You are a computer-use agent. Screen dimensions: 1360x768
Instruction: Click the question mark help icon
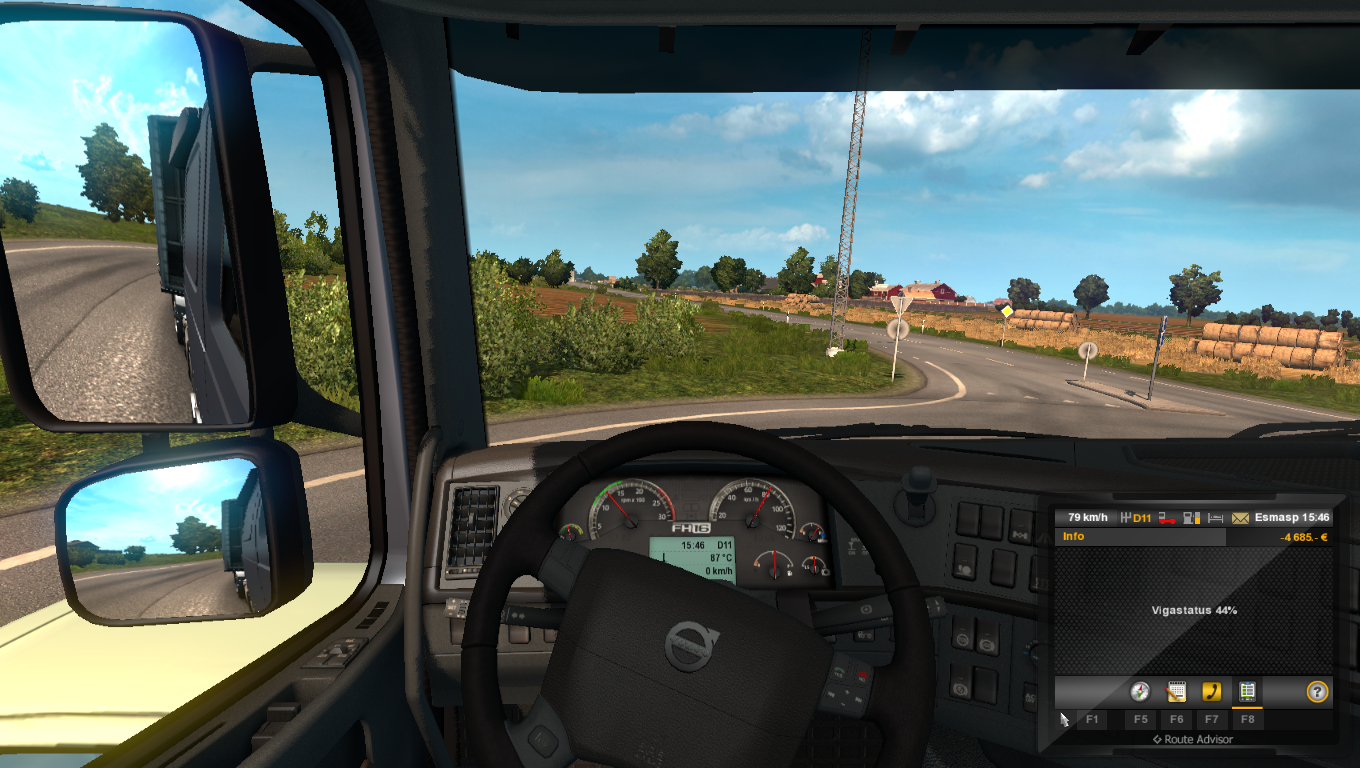tap(1317, 691)
